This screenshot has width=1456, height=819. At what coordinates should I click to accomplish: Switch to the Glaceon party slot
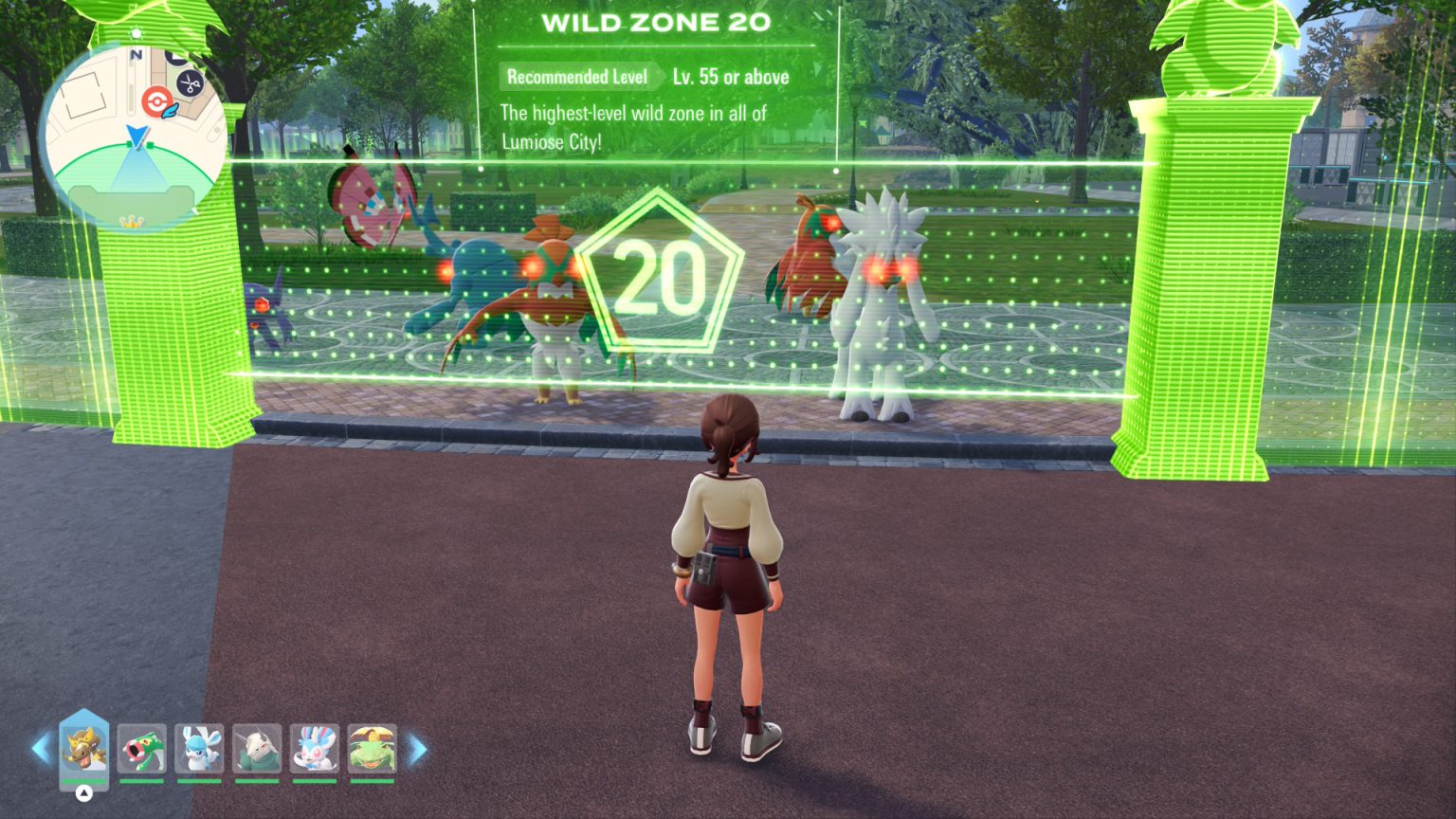(199, 749)
